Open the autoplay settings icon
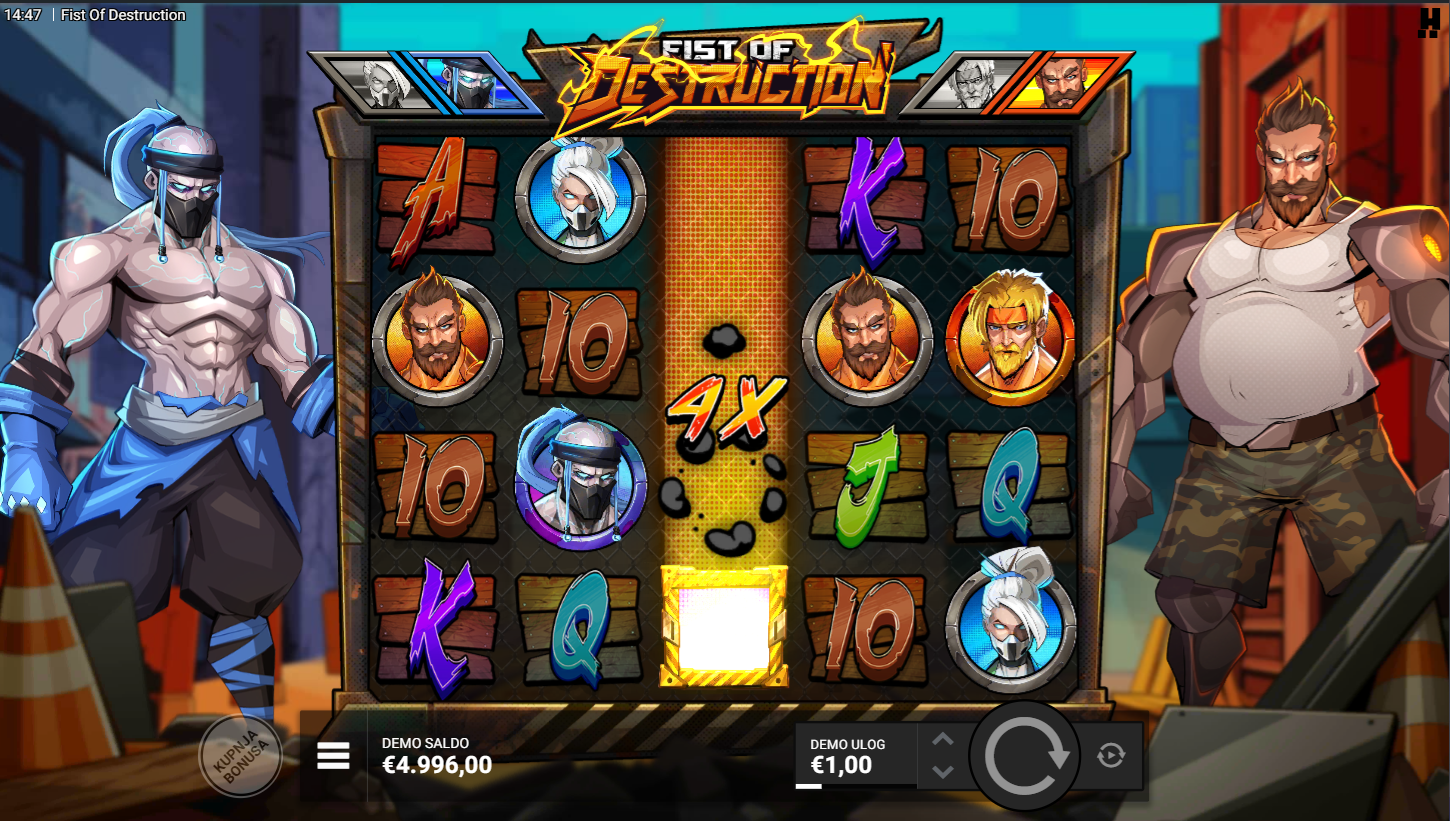The image size is (1450, 821). (x=1111, y=756)
